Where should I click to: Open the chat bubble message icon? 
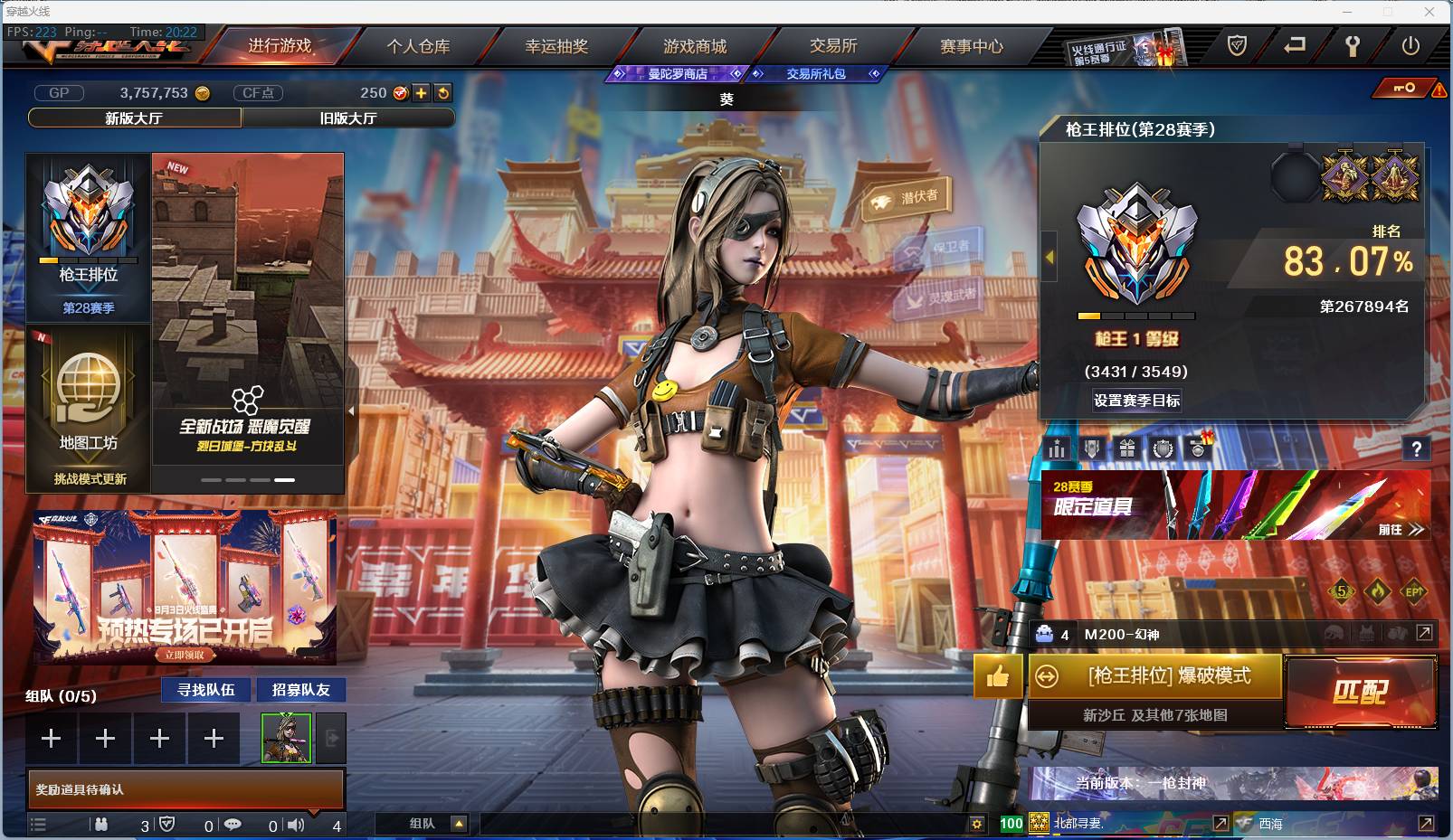(x=235, y=824)
